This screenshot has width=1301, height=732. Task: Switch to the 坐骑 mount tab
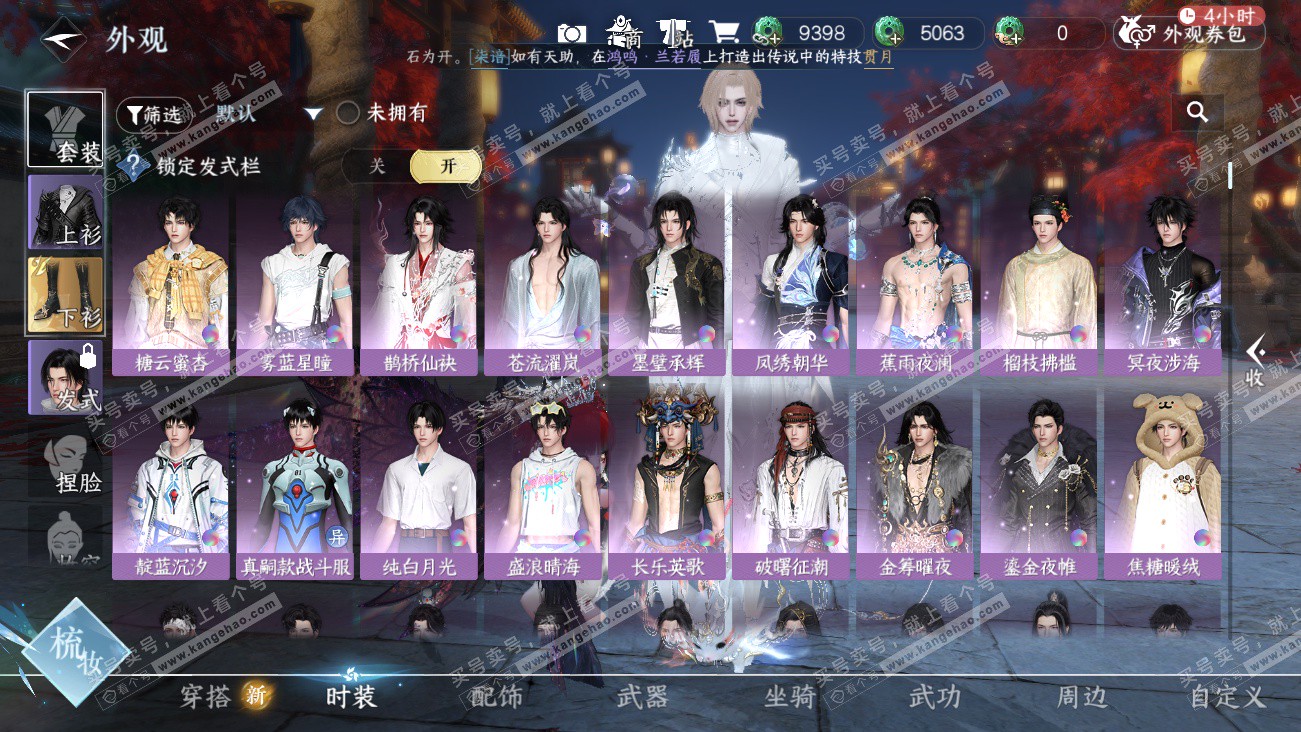point(789,697)
